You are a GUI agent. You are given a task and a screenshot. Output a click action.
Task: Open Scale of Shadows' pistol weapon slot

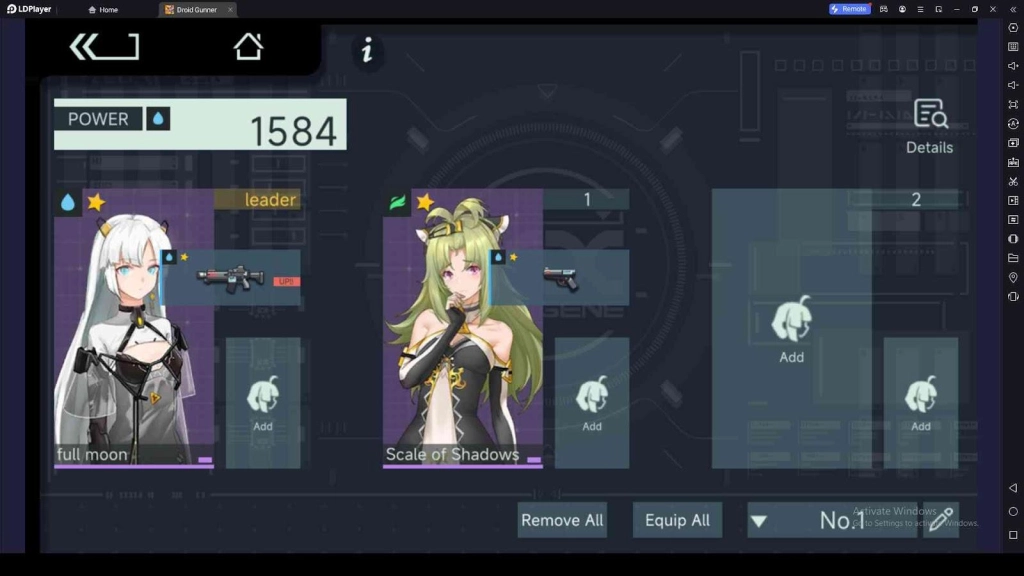click(560, 277)
